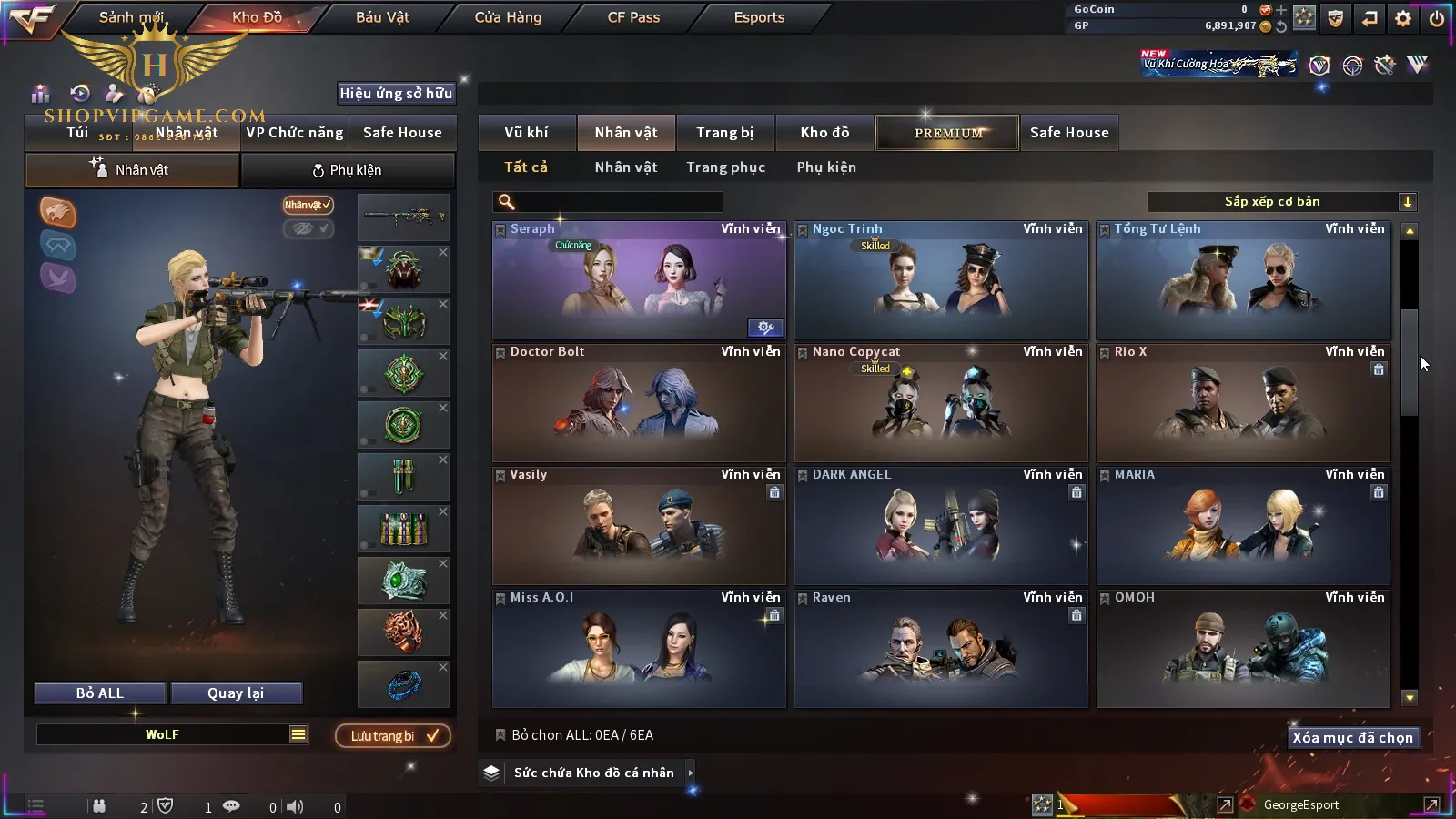
Task: Open the CF Pass page
Action: [x=633, y=17]
